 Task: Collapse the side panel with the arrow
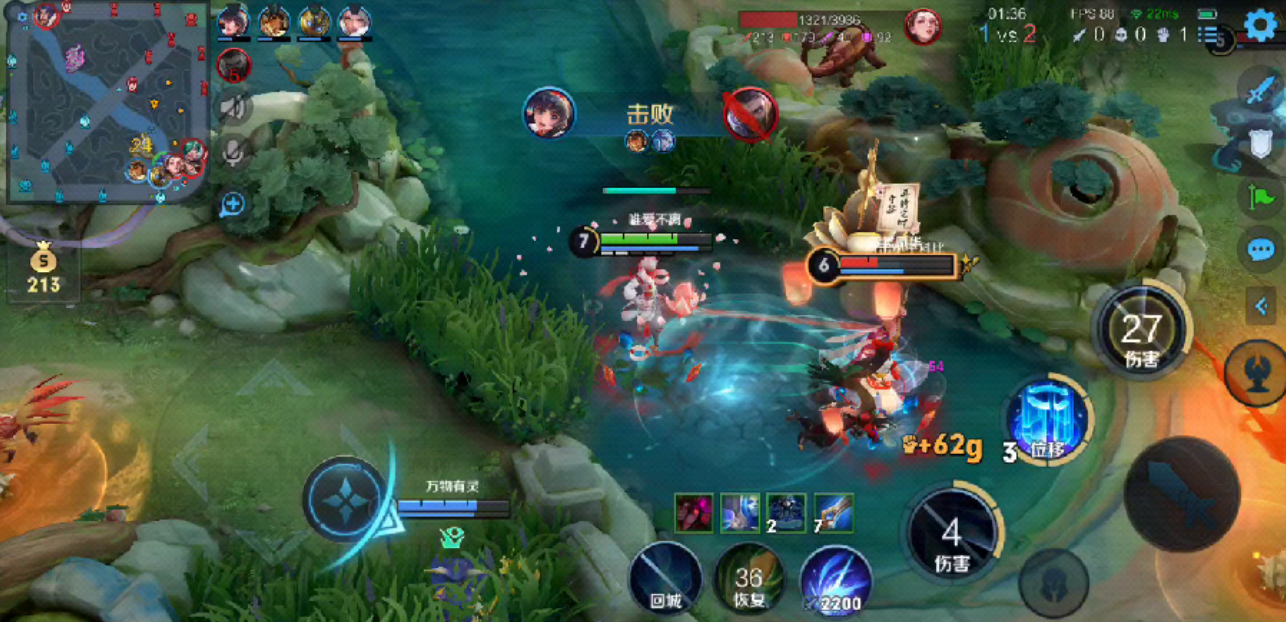1261,306
